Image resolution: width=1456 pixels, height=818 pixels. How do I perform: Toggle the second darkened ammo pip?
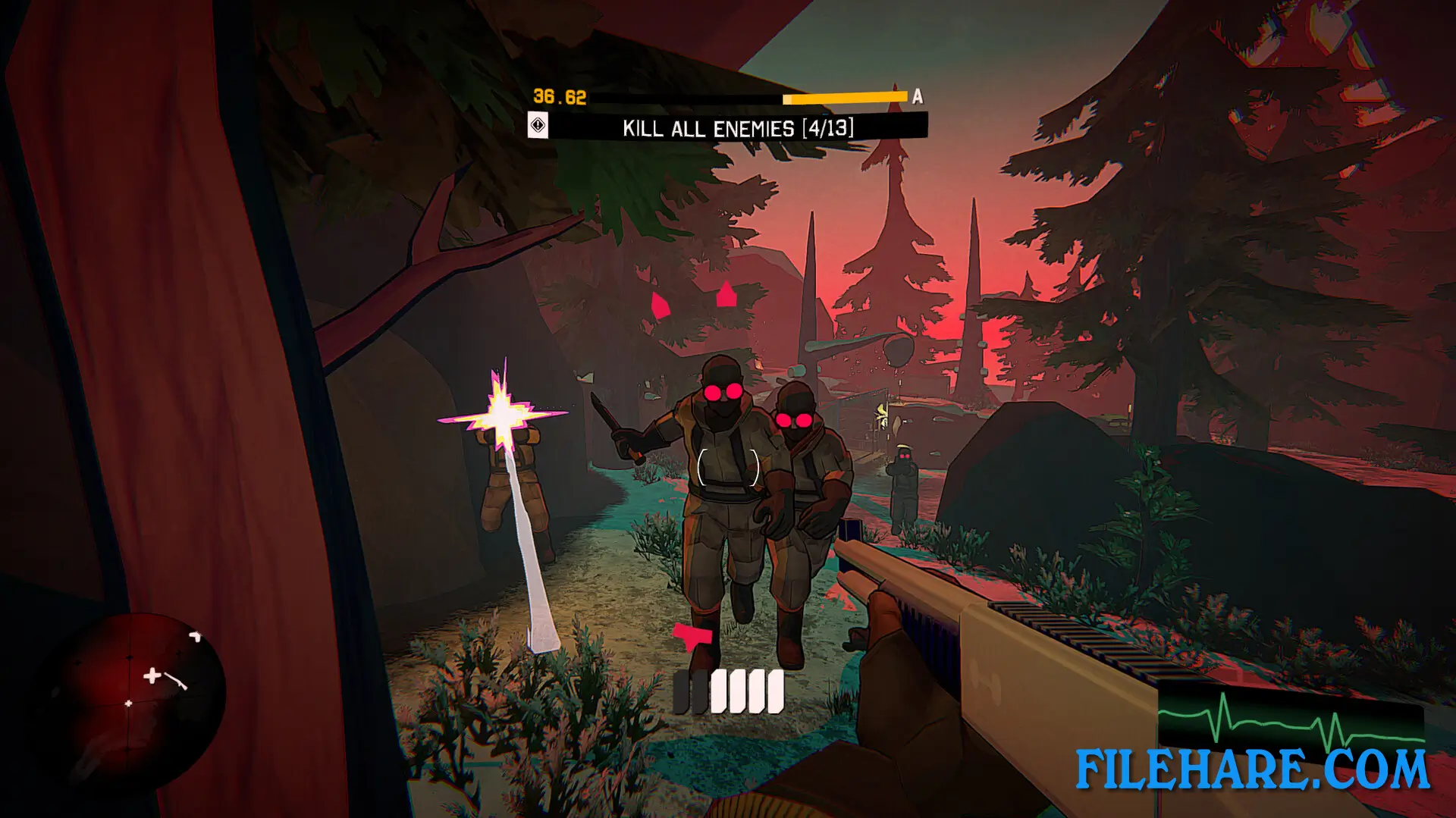click(699, 691)
